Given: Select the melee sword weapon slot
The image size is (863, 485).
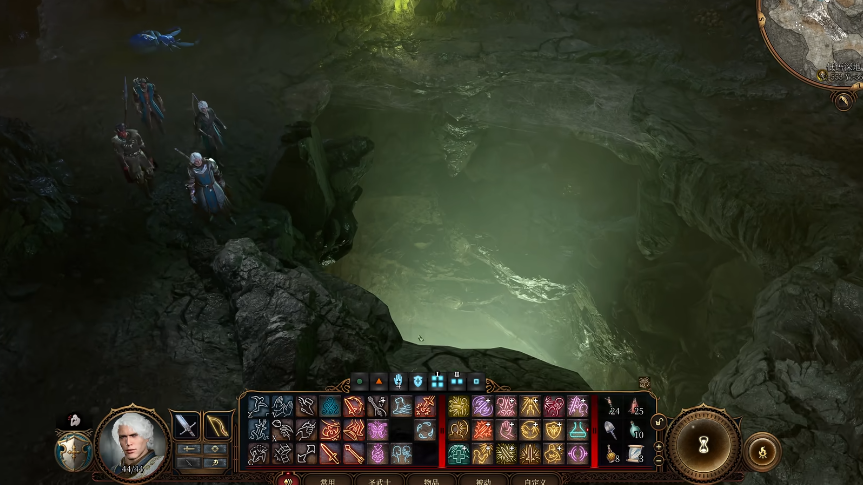Looking at the screenshot, I should (x=187, y=426).
